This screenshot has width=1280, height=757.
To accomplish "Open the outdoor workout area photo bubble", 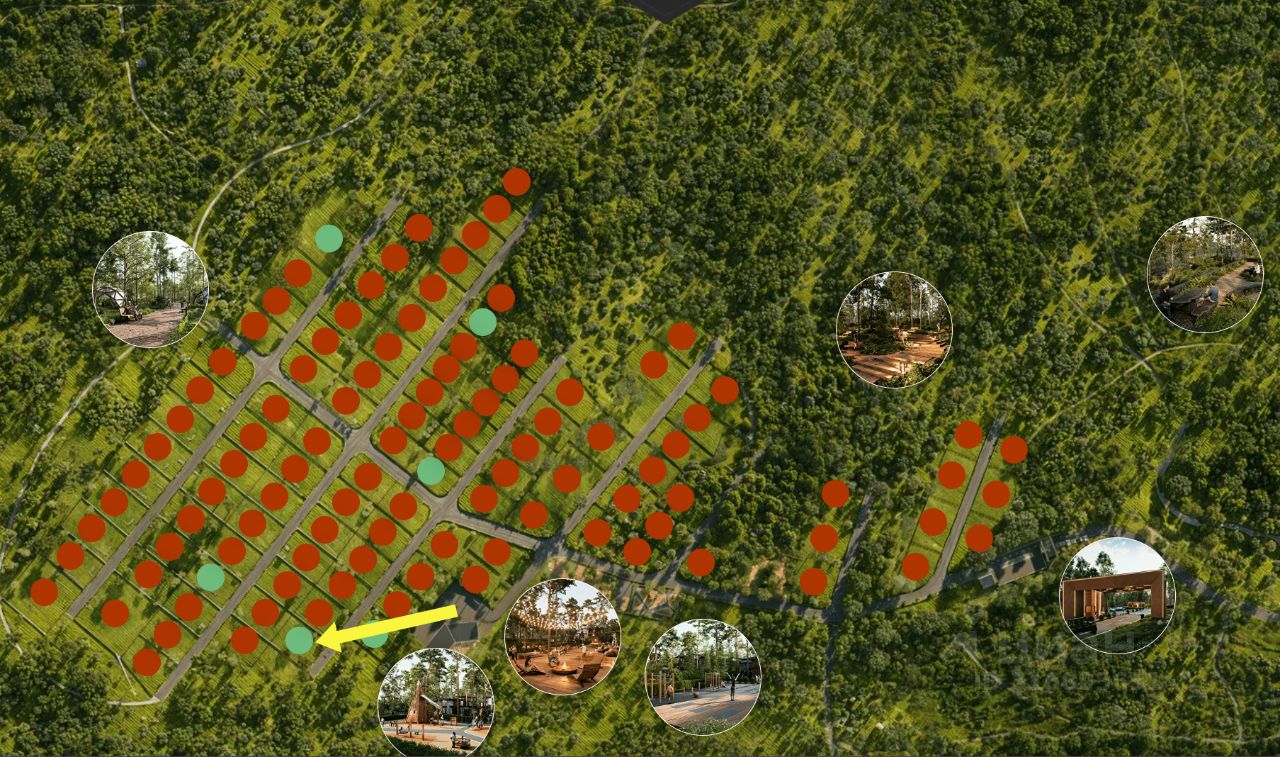I will (703, 677).
